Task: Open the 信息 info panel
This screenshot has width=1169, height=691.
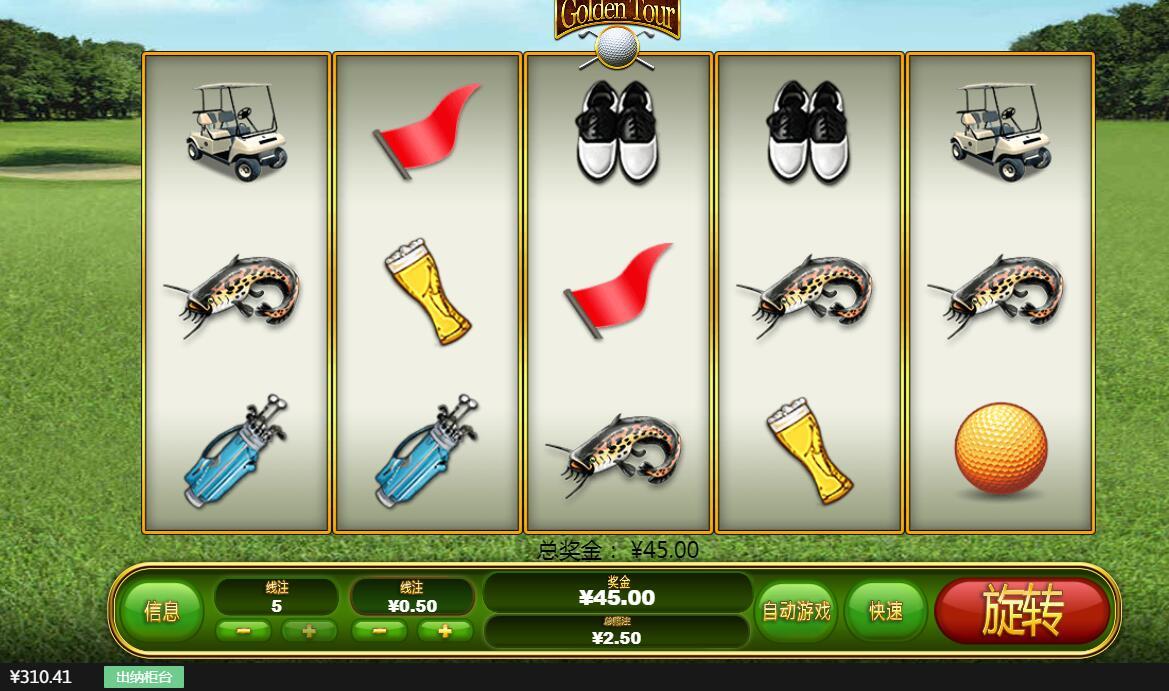Action: (x=162, y=611)
